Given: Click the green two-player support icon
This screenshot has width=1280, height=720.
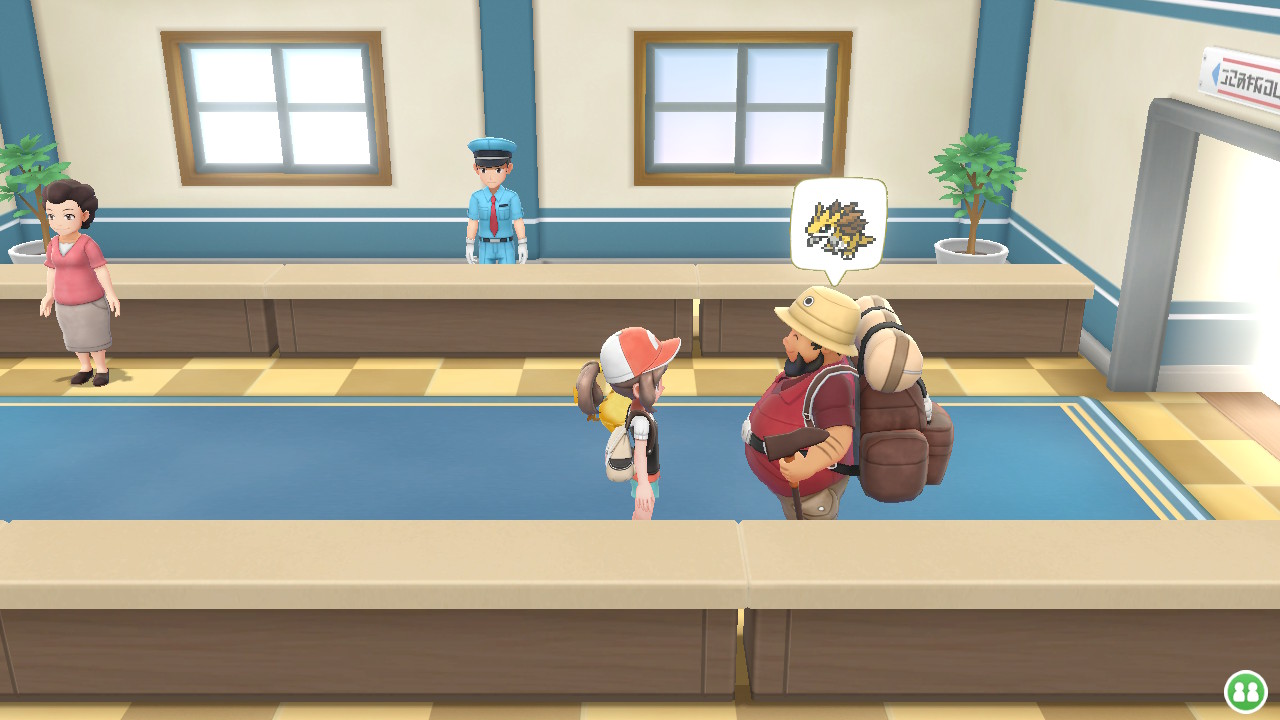Looking at the screenshot, I should coord(1246,691).
